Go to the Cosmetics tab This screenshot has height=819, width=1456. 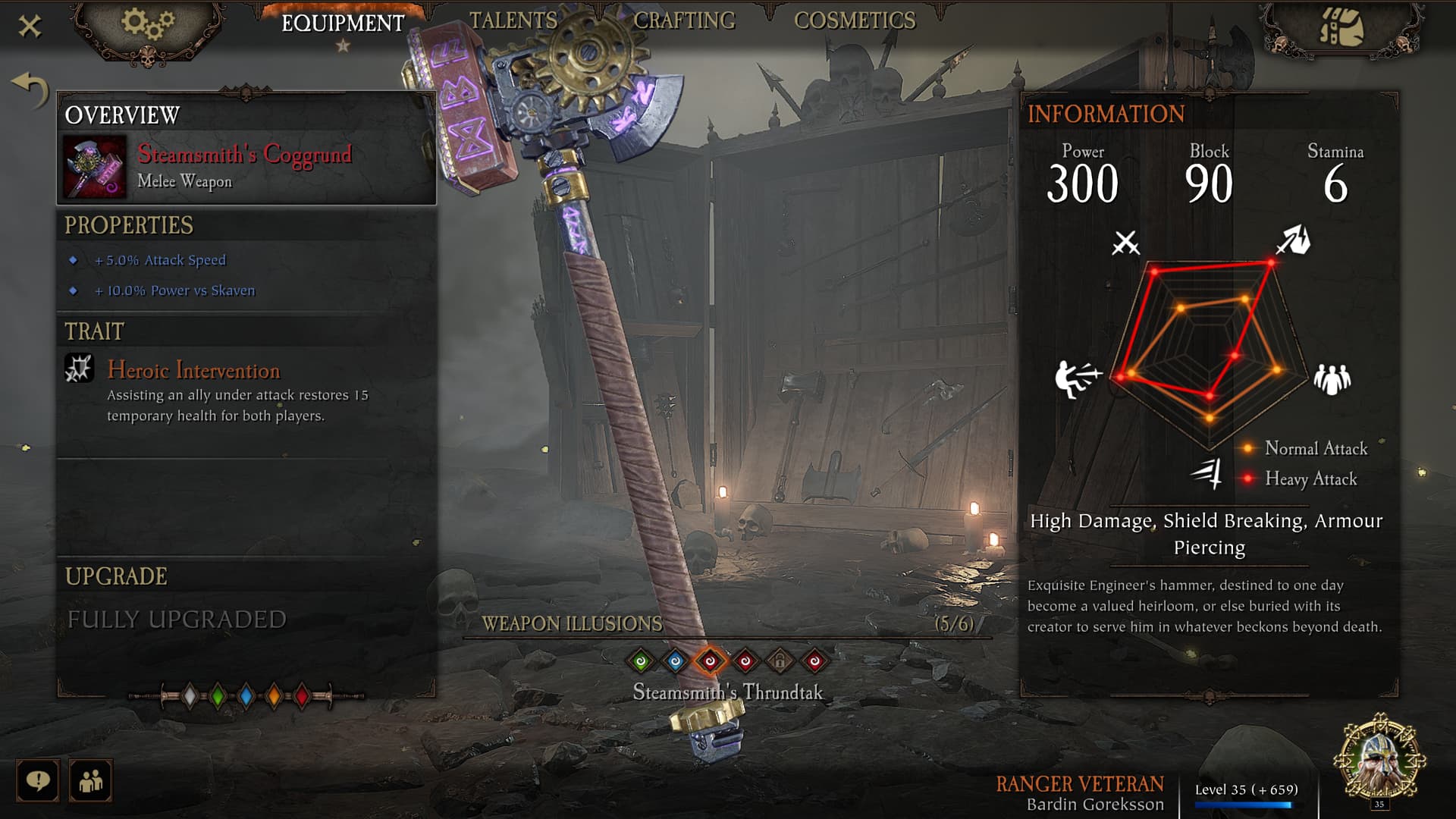coord(855,20)
